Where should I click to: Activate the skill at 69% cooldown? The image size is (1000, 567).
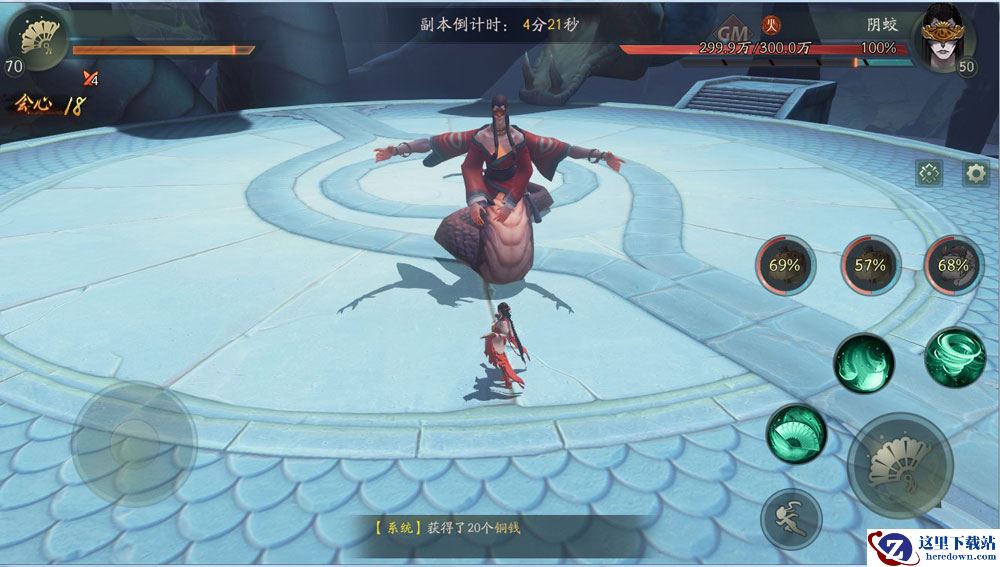(785, 265)
